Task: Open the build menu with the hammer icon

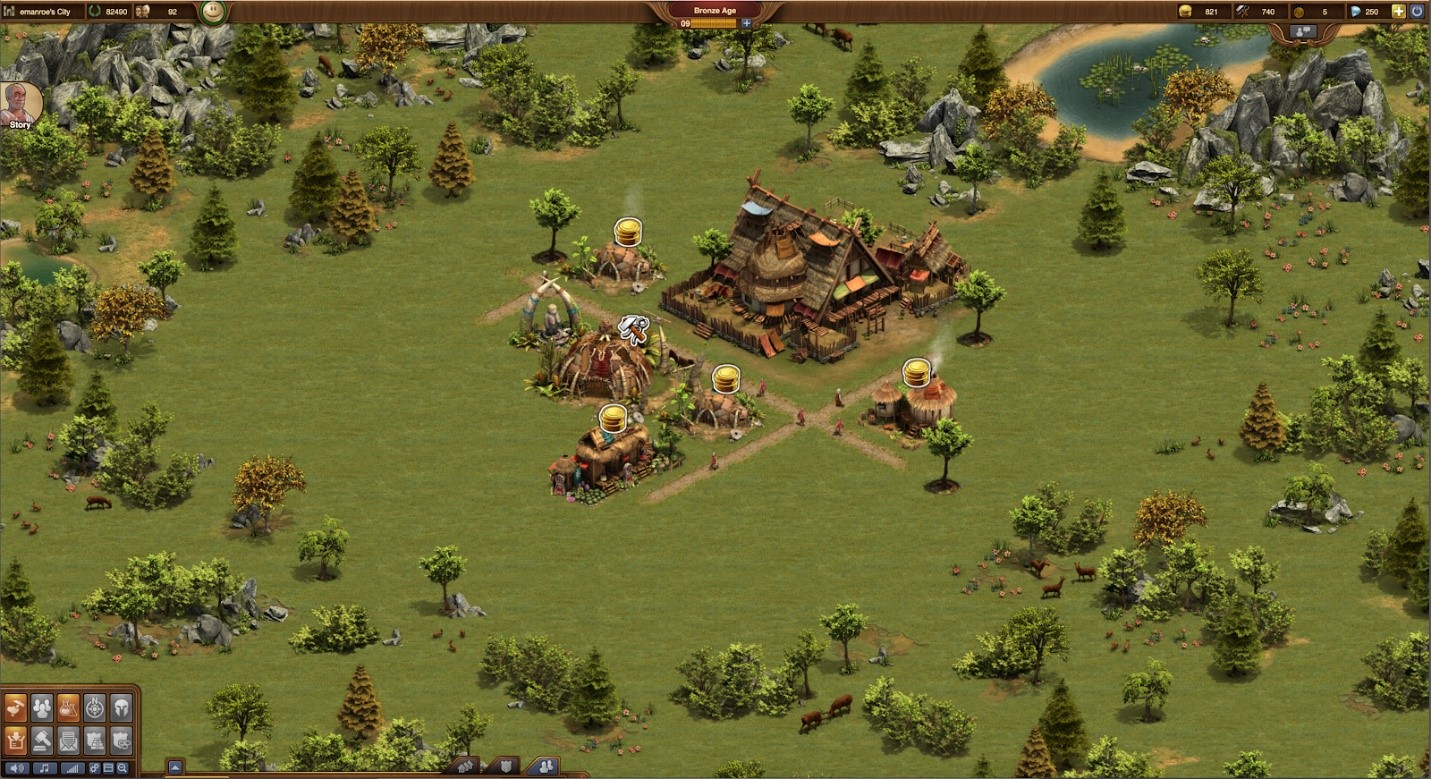Action: 15,708
